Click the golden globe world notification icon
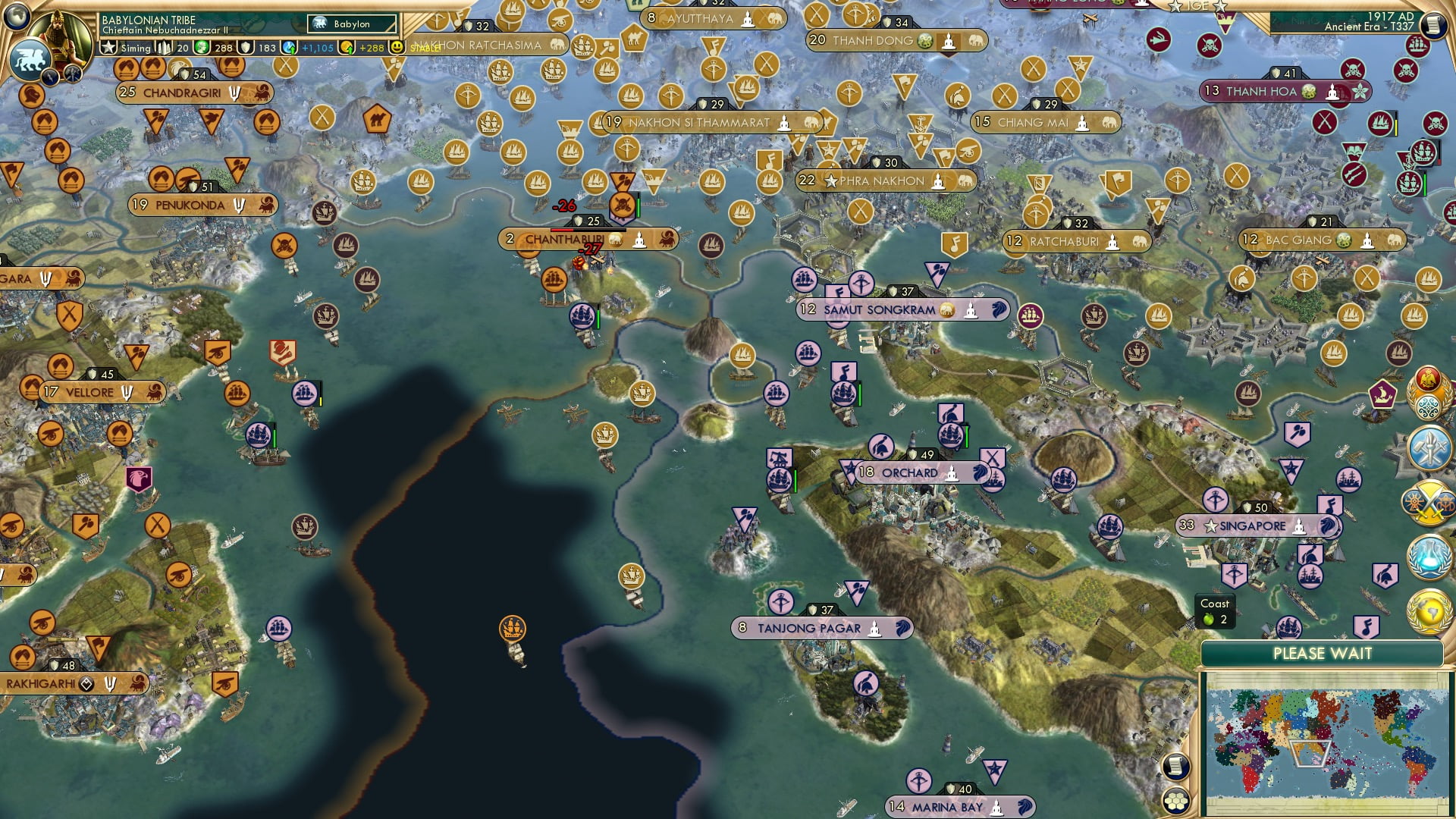Image resolution: width=1456 pixels, height=819 pixels. [x=1428, y=612]
